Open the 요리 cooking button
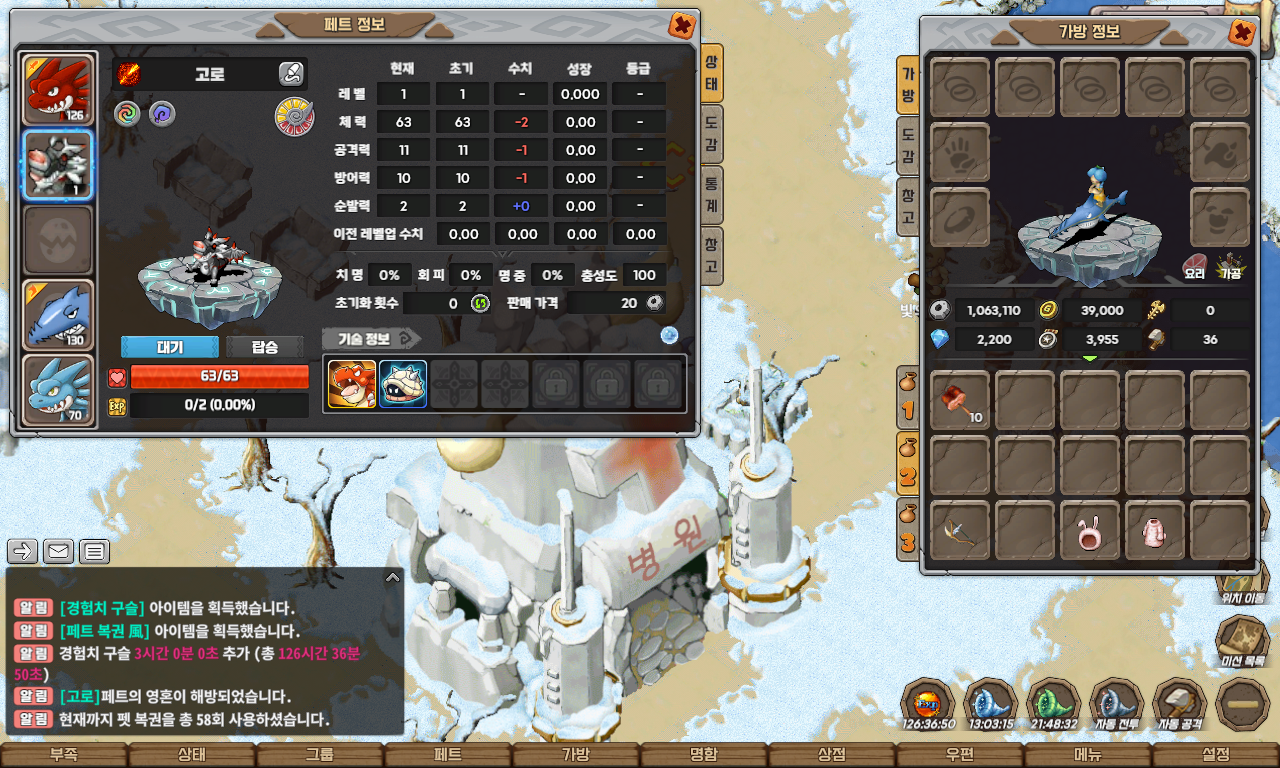 1195,264
